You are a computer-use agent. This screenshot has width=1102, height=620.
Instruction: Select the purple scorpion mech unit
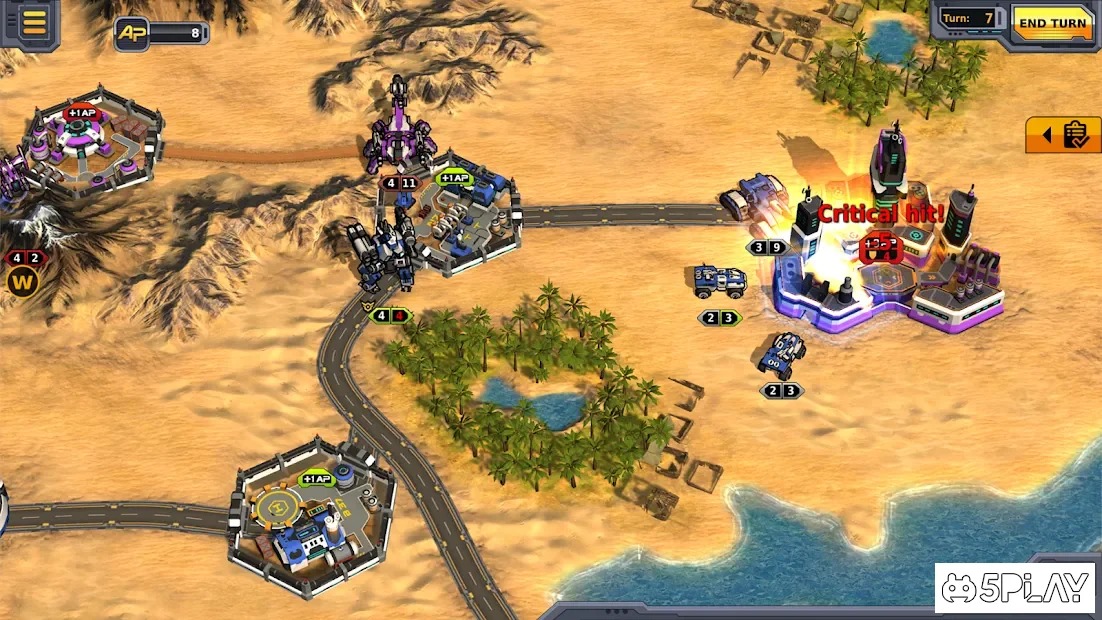point(399,133)
